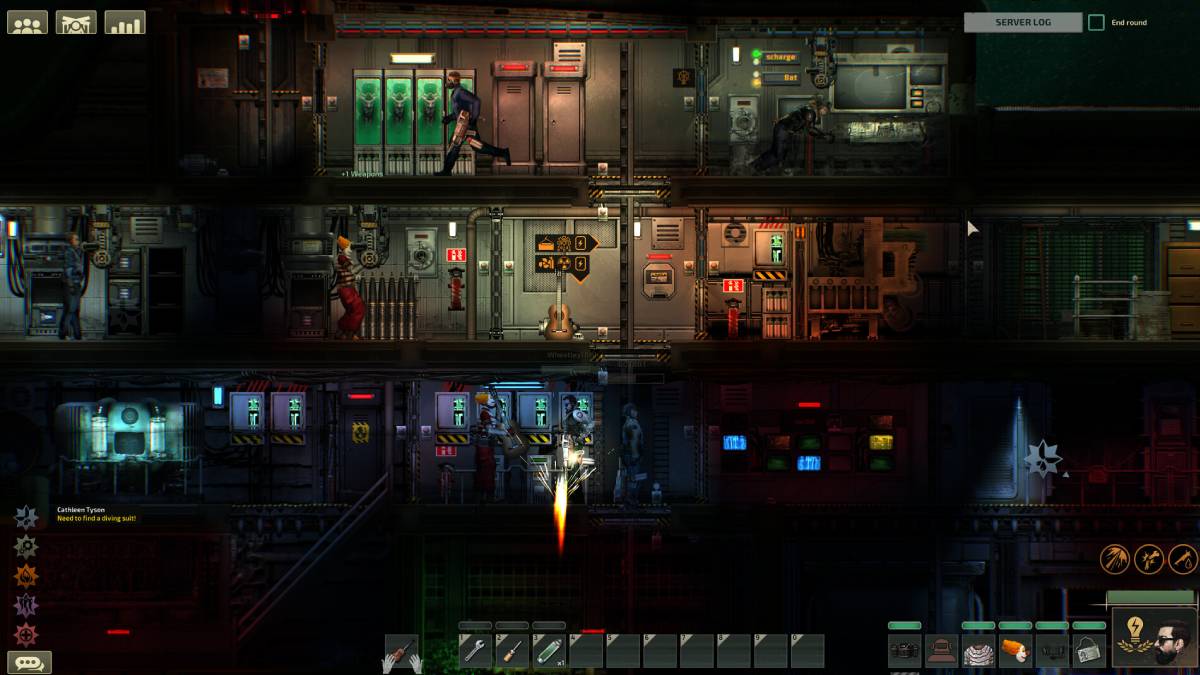Select the green tank hotbar slot
This screenshot has height=675, width=1200.
[549, 651]
